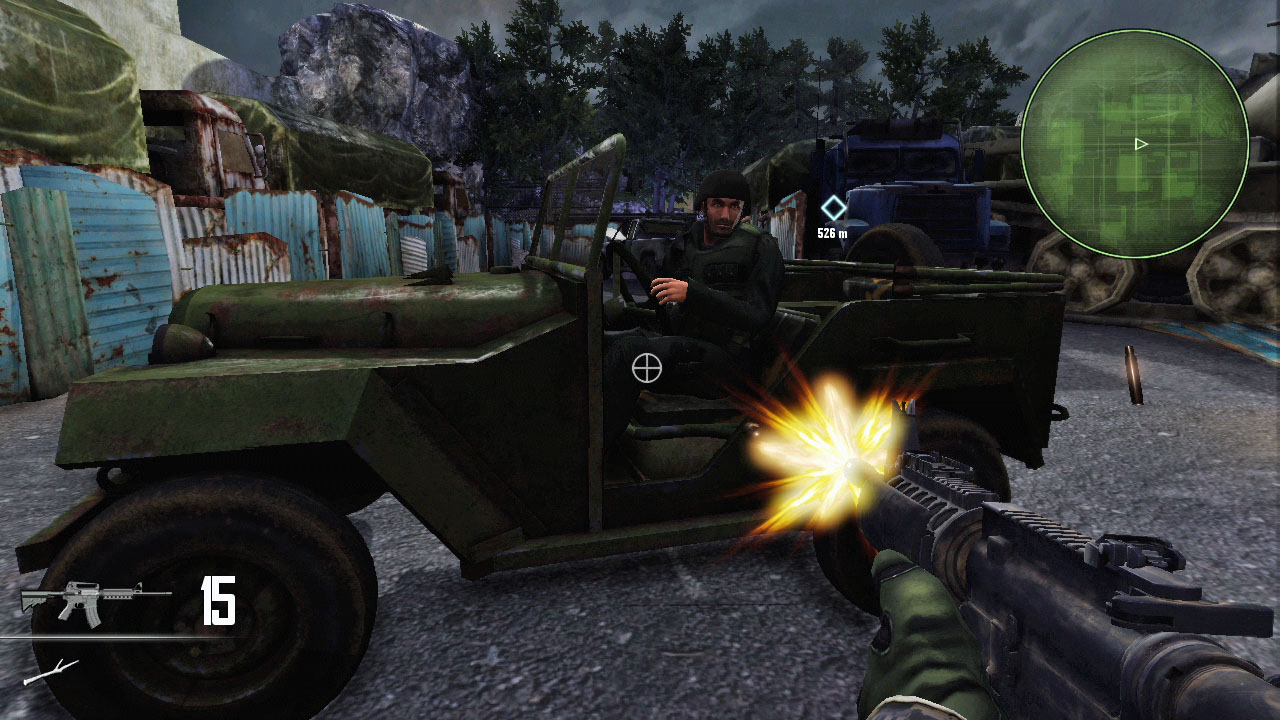Click the diamond objective waypoint marker

[833, 208]
